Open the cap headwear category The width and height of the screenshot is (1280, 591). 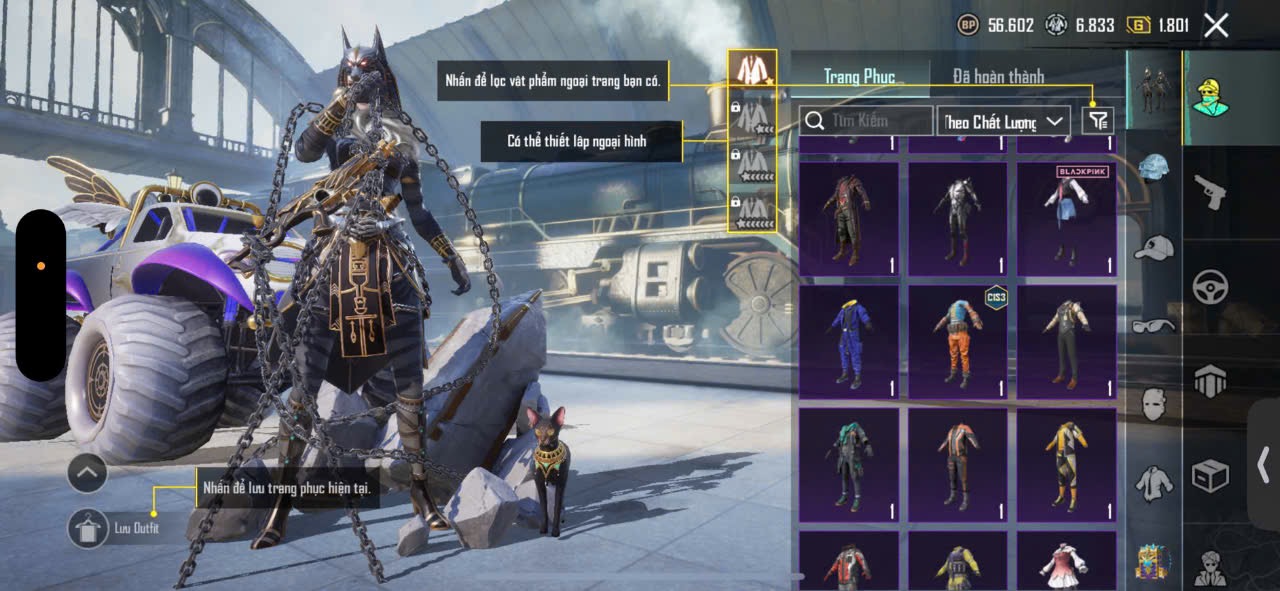[x=1154, y=247]
